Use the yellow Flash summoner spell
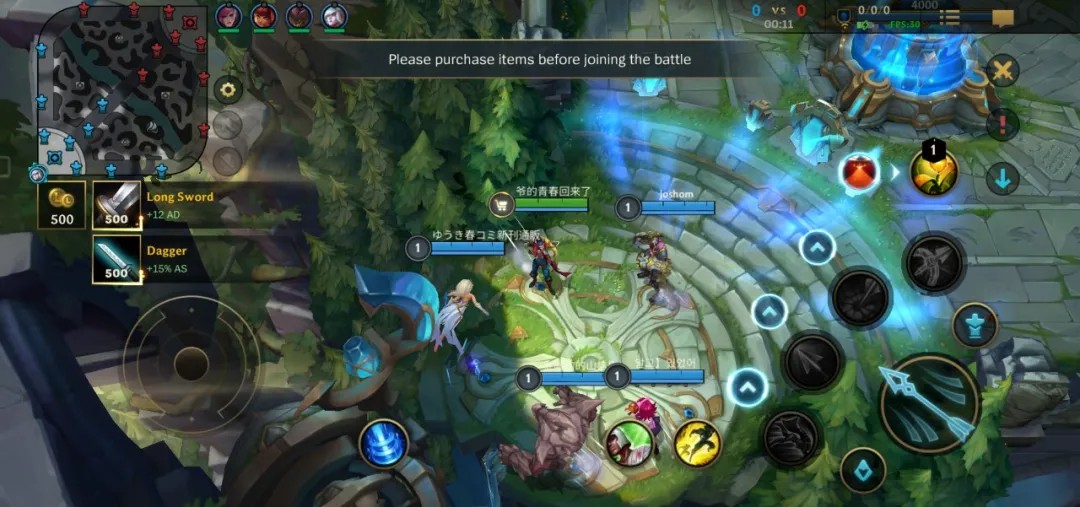 pyautogui.click(x=698, y=443)
